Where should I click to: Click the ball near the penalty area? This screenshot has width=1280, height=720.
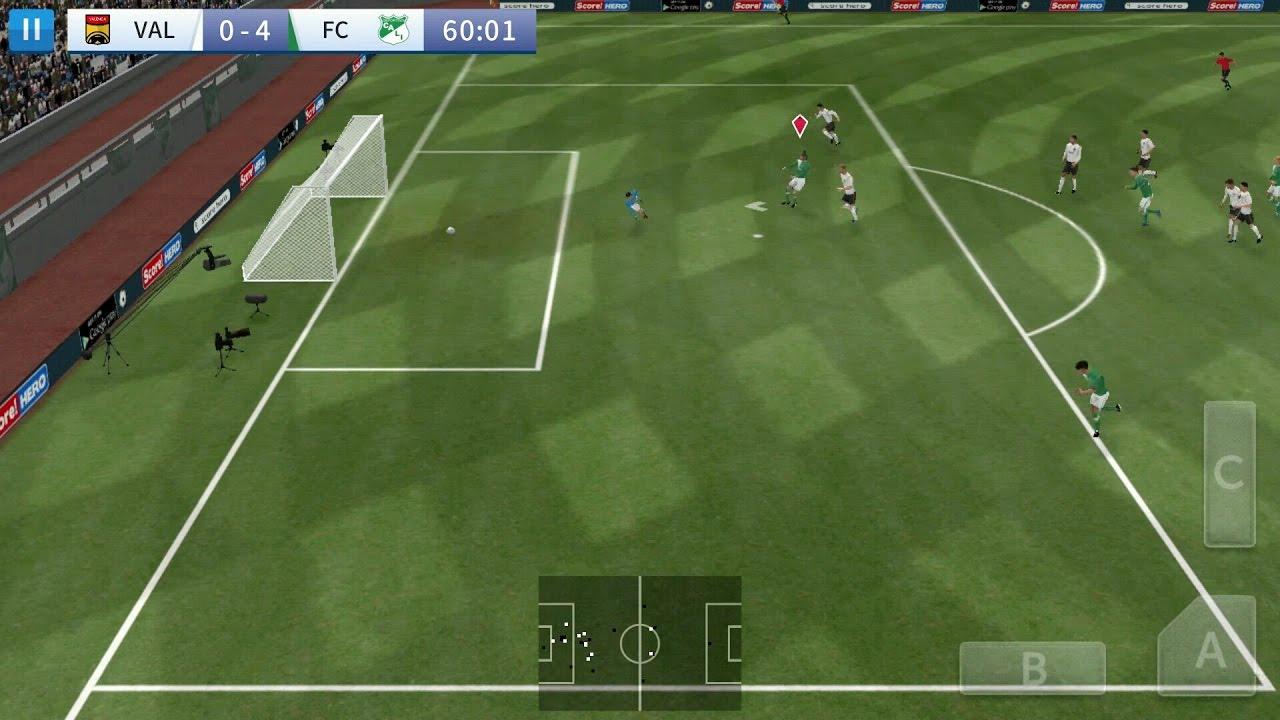(x=449, y=232)
